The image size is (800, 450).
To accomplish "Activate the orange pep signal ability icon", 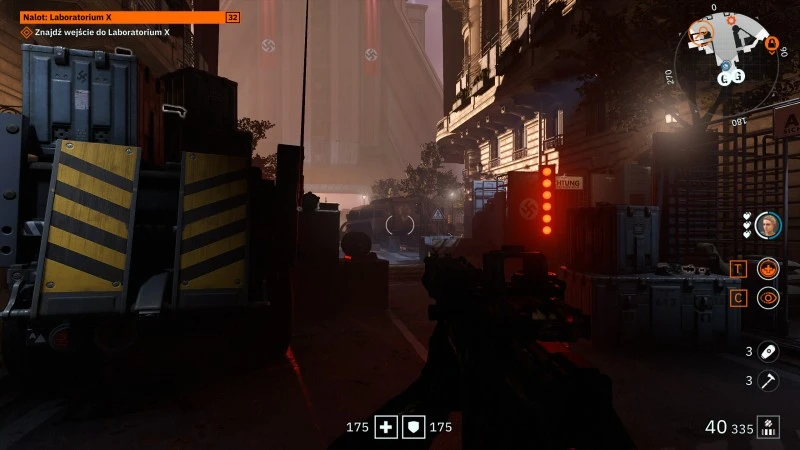I will pos(768,268).
